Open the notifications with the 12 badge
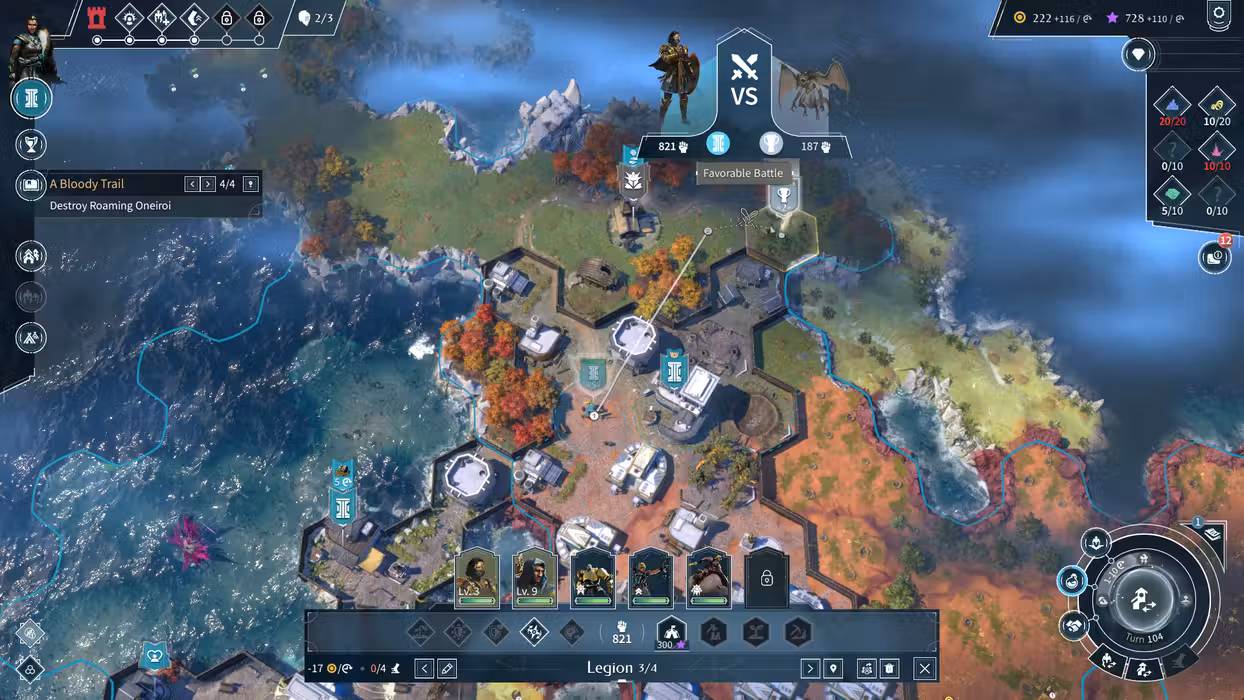The height and width of the screenshot is (700, 1244). pos(1214,257)
